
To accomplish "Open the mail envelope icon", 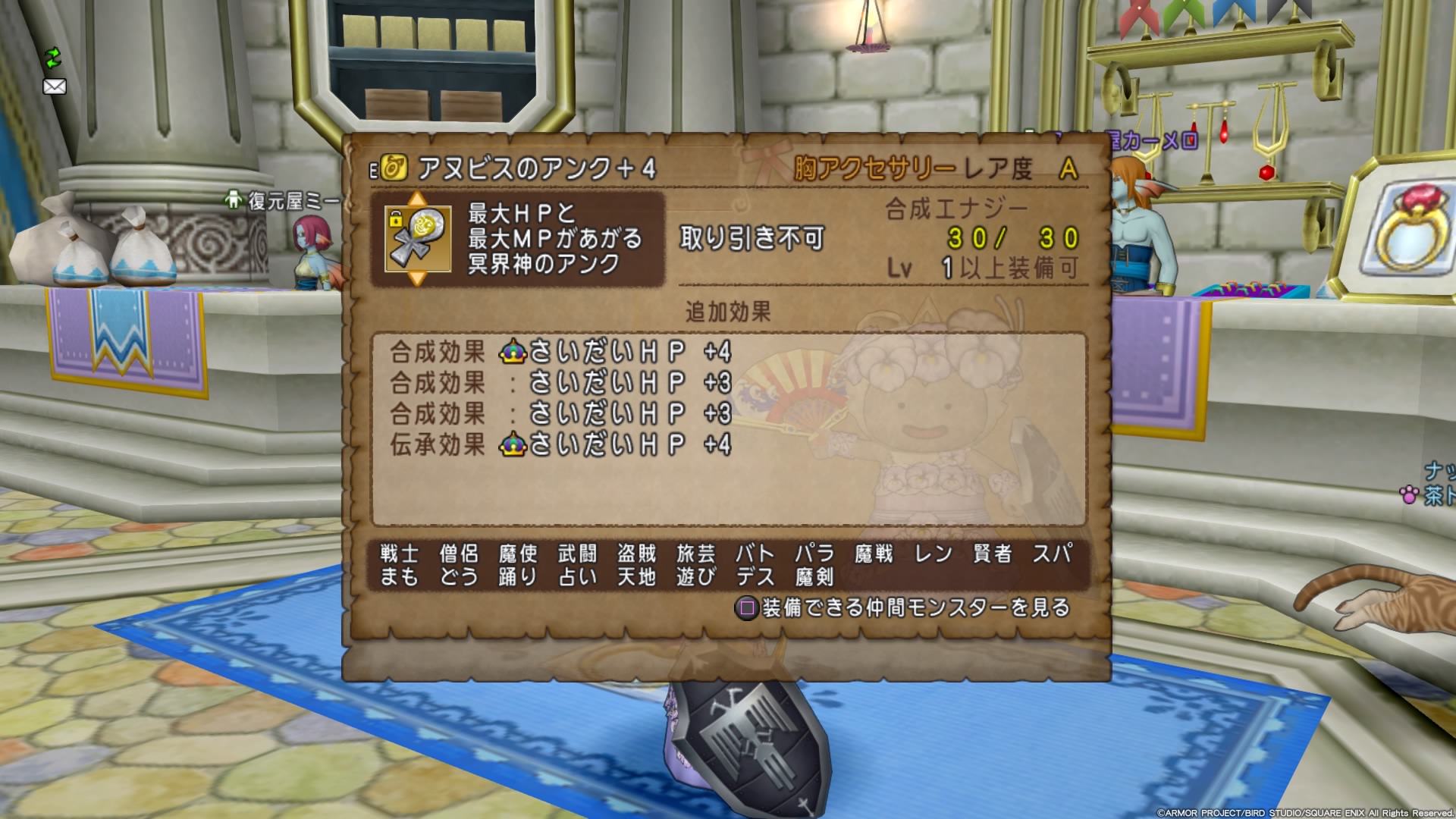I will click(55, 86).
